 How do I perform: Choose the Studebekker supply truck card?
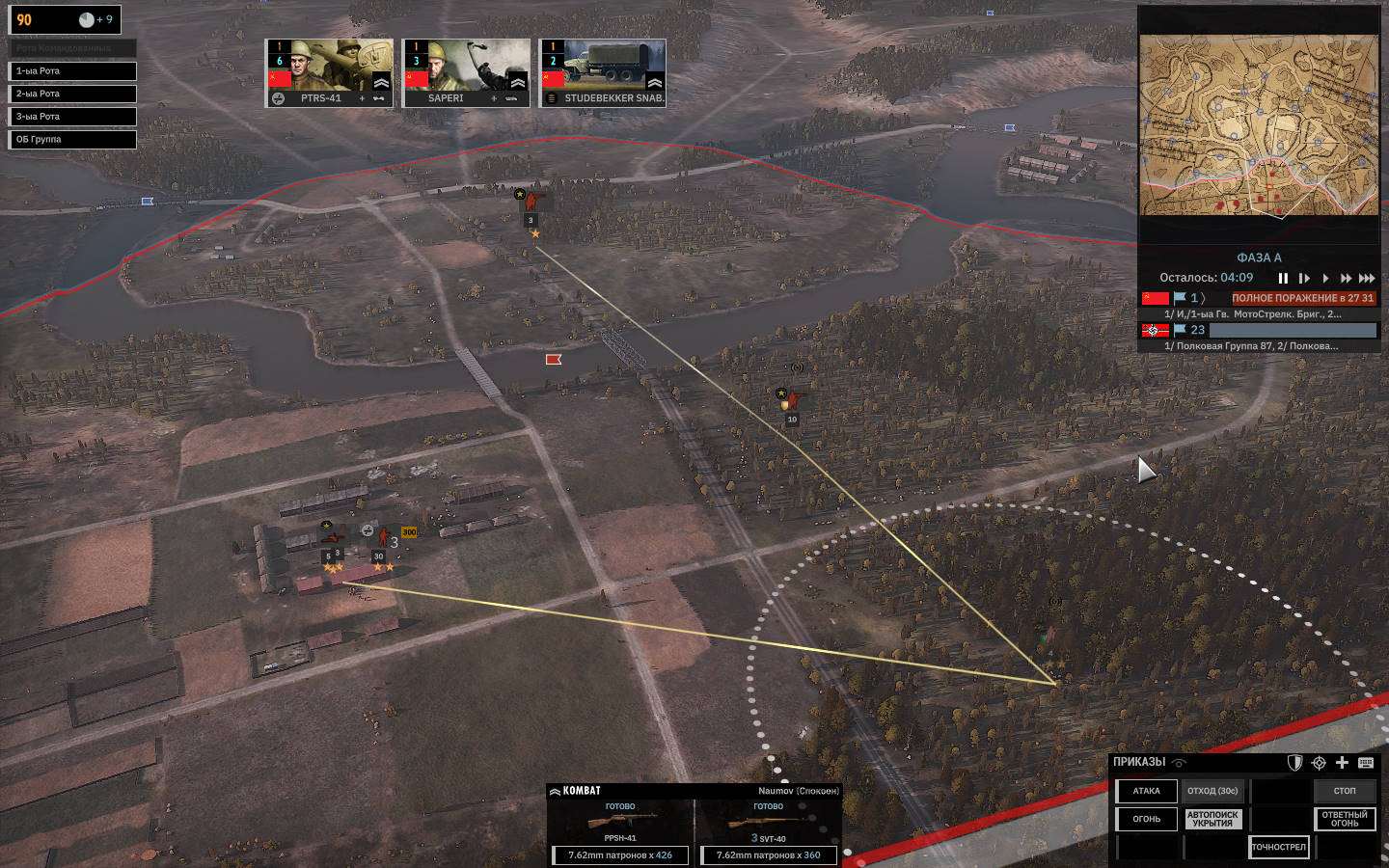[603, 72]
